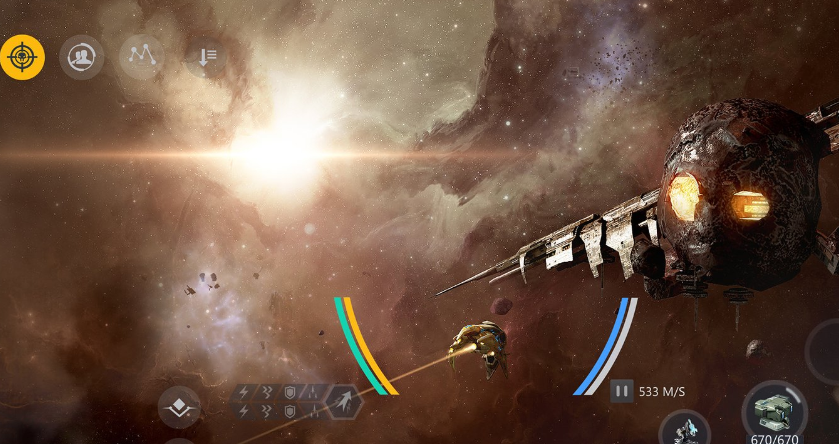Select the ship silhouette hexagon icon
The width and height of the screenshot is (839, 444).
click(x=343, y=403)
